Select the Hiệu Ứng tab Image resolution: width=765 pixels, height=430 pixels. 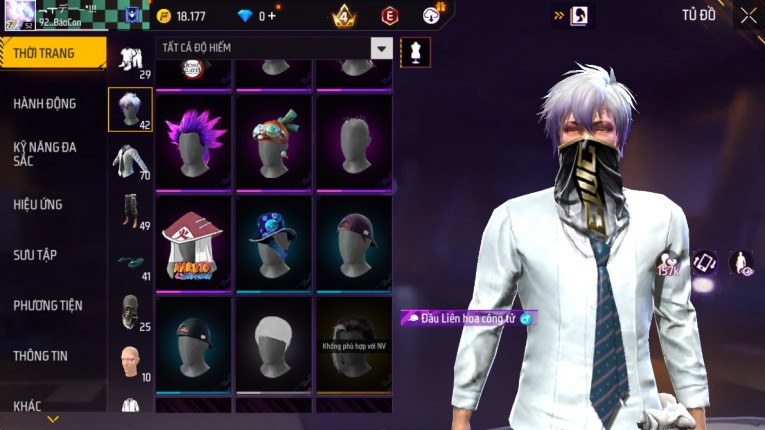(38, 204)
